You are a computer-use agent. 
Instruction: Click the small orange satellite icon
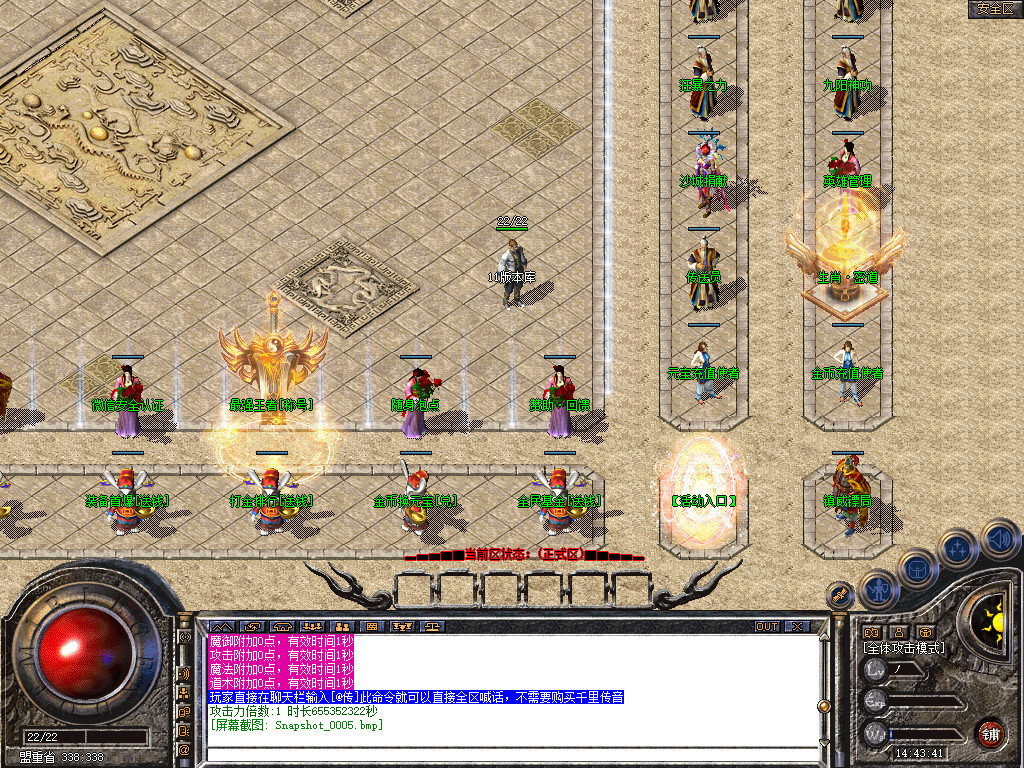pos(840,595)
